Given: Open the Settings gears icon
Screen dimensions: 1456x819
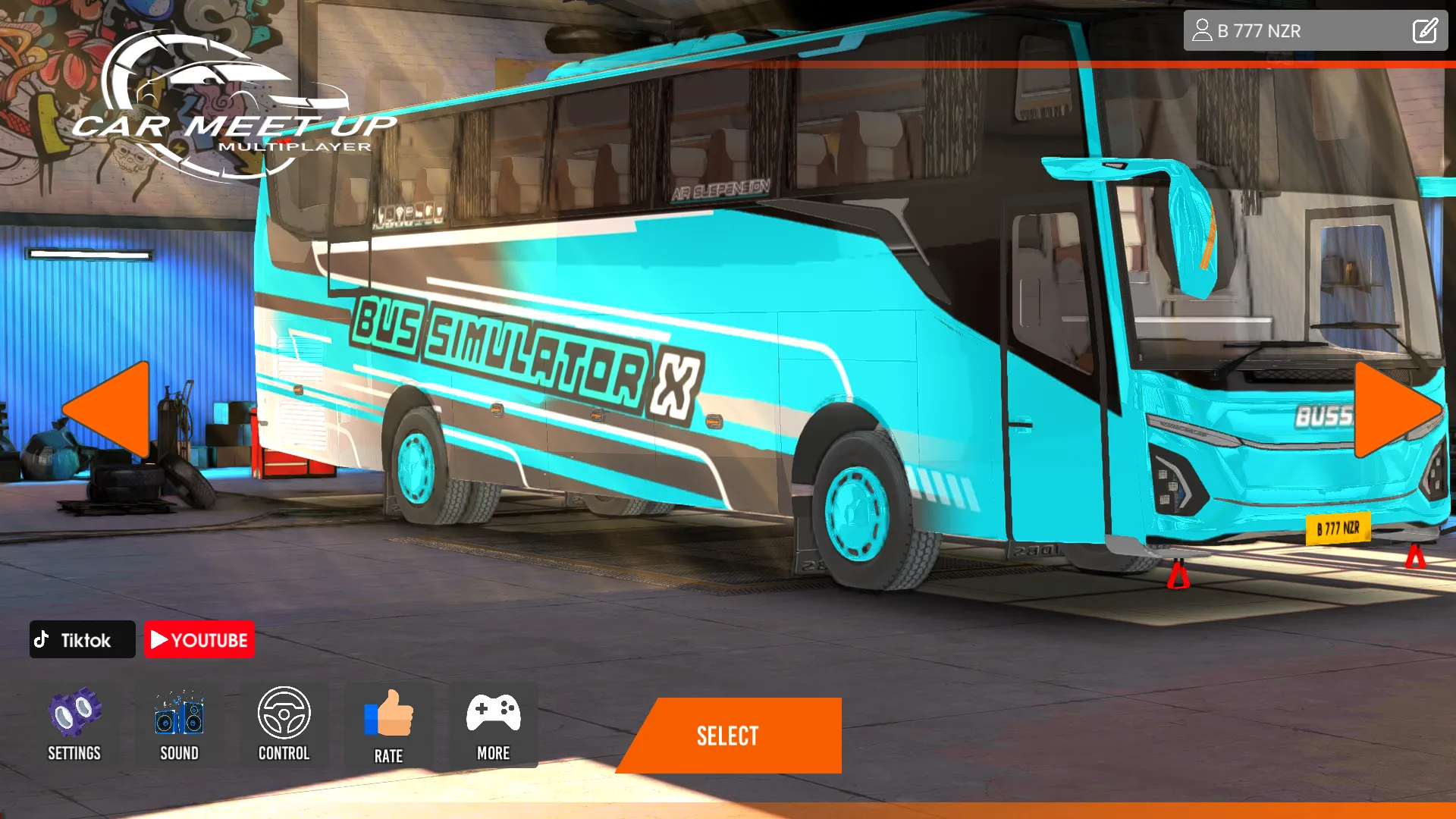Looking at the screenshot, I should [x=74, y=713].
